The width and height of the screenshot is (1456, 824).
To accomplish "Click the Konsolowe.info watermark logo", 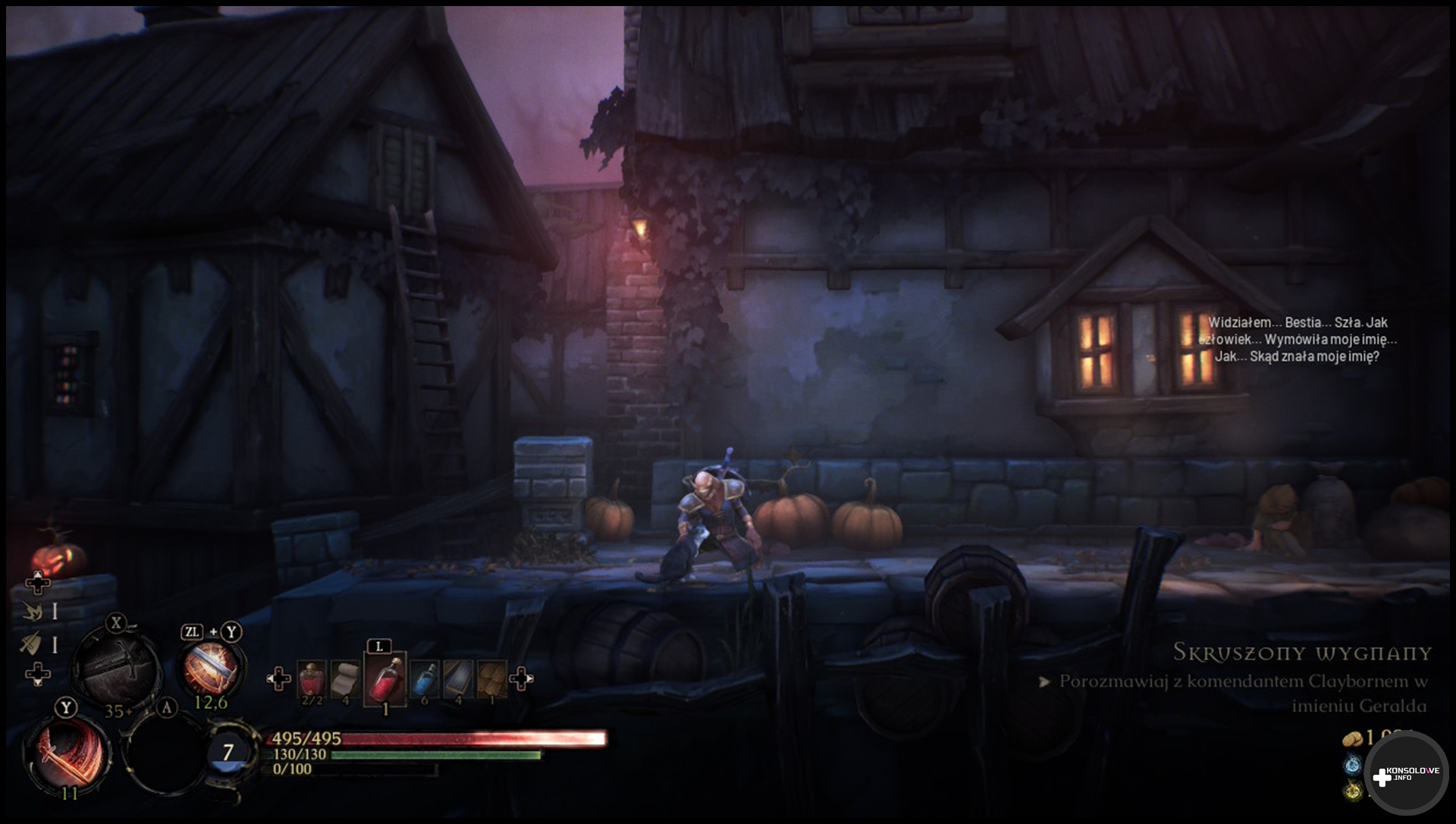I will [1406, 774].
